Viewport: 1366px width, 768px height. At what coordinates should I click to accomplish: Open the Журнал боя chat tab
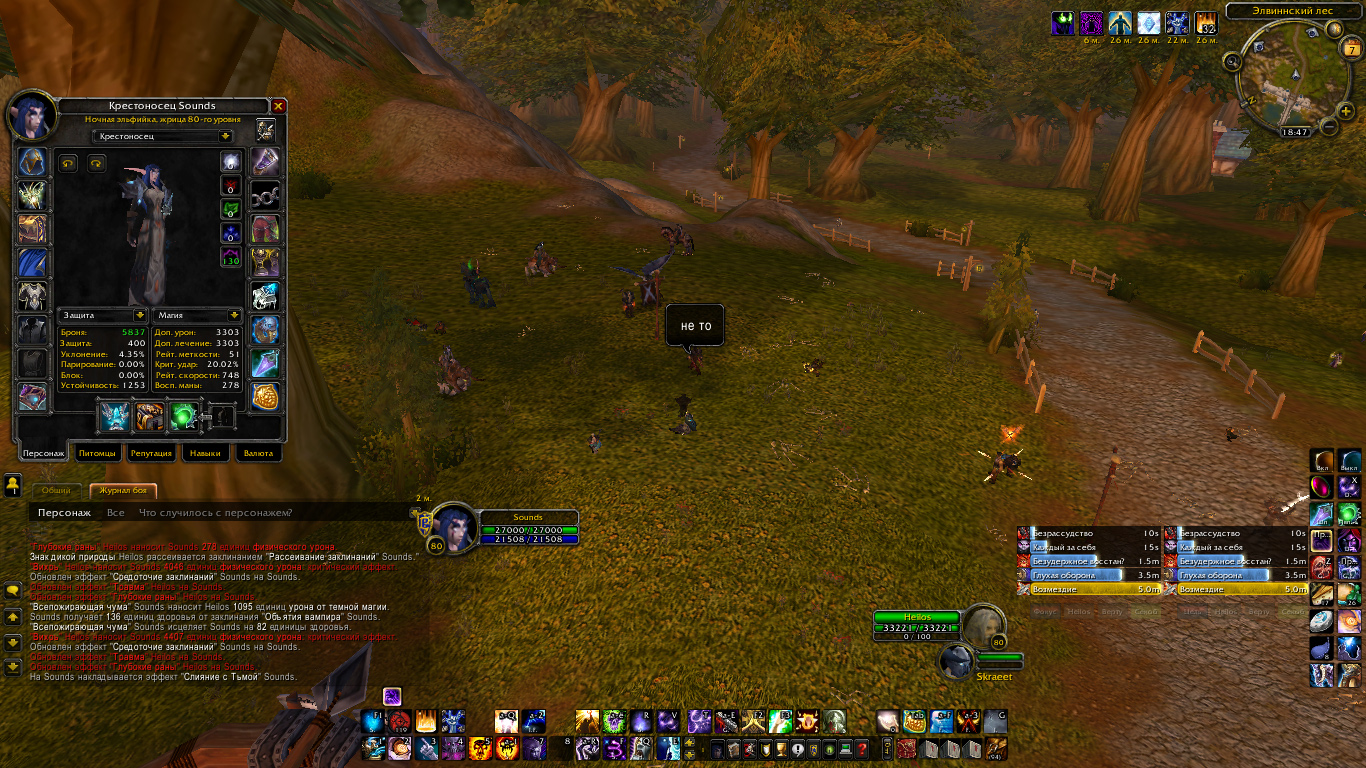[x=123, y=490]
